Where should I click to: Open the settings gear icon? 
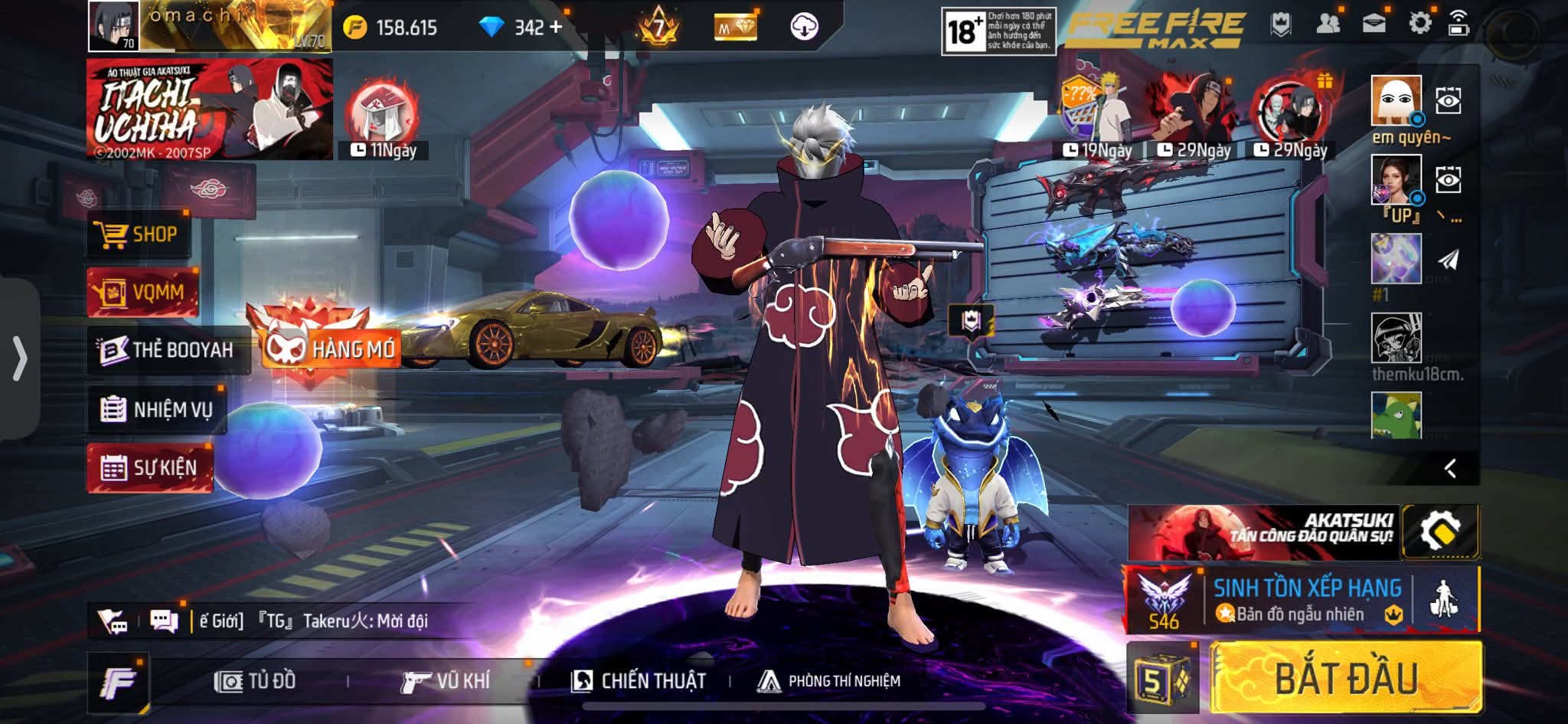(1419, 24)
